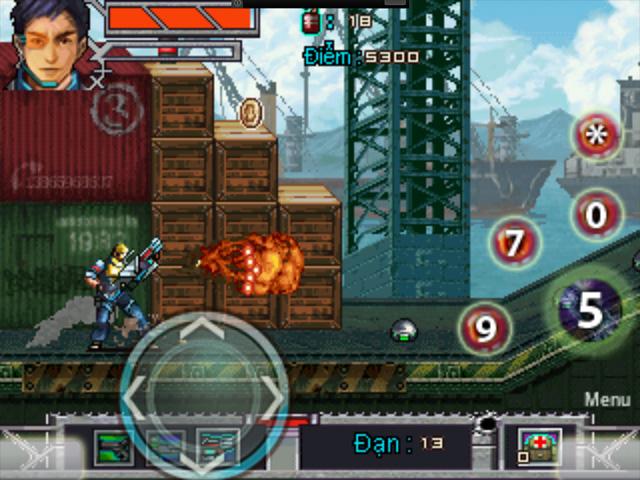
Task: Tap the red 7 button
Action: 515,243
